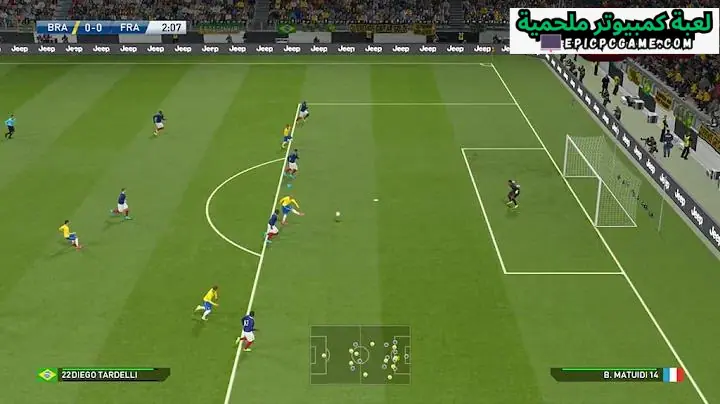720x404 pixels.
Task: Select the Diego Tardelli player name panel
Action: 103,374
